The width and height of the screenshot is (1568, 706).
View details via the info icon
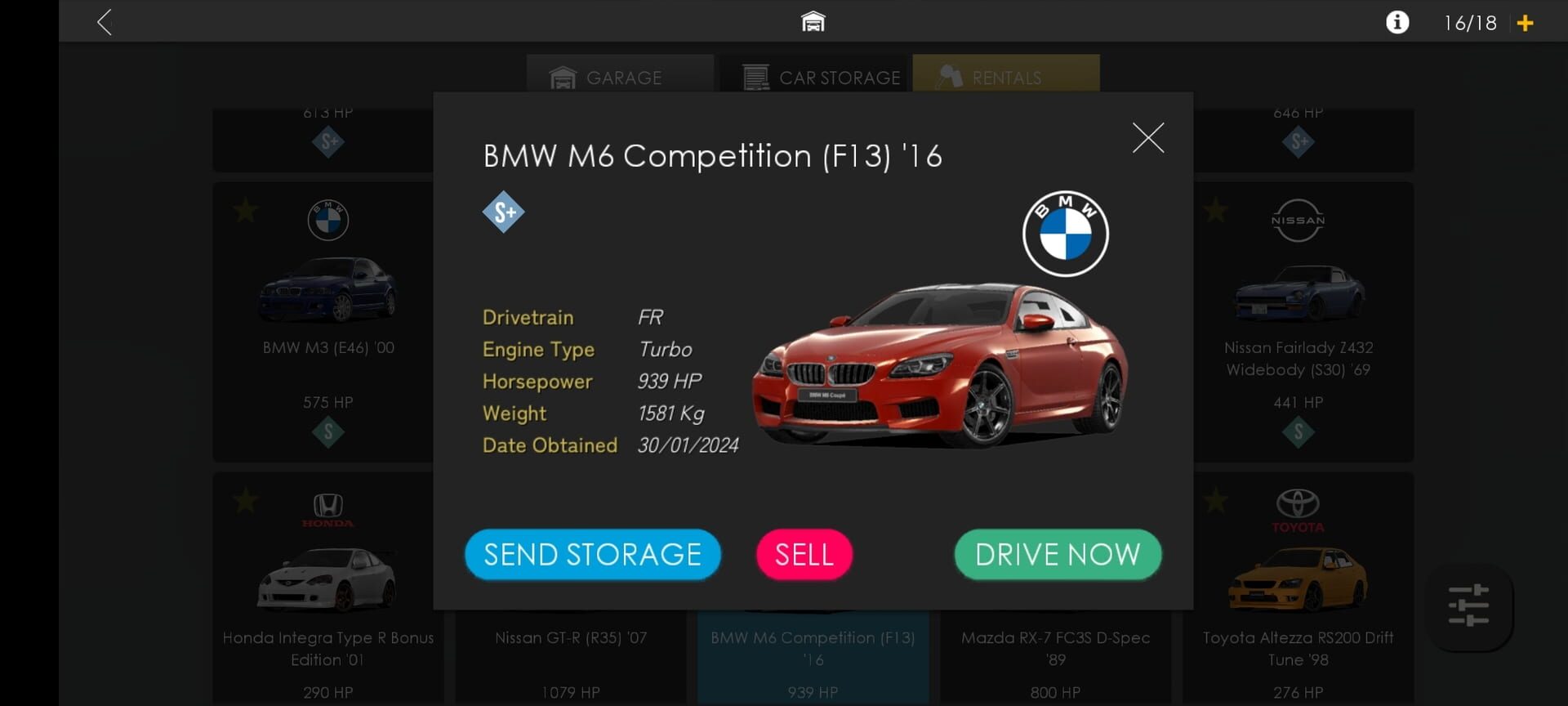click(1398, 22)
